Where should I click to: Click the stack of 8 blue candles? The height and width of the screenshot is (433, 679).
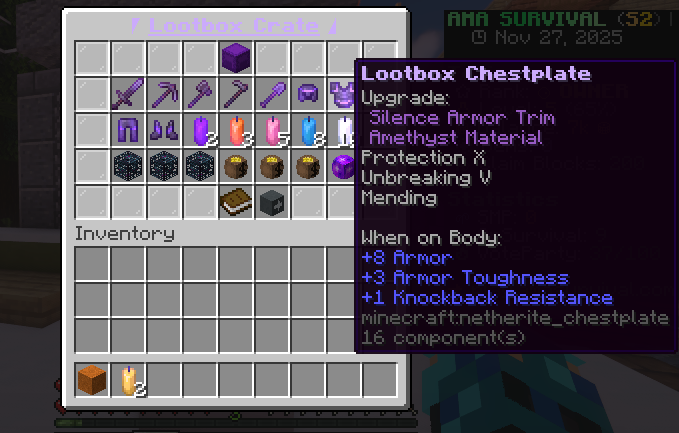(x=308, y=130)
